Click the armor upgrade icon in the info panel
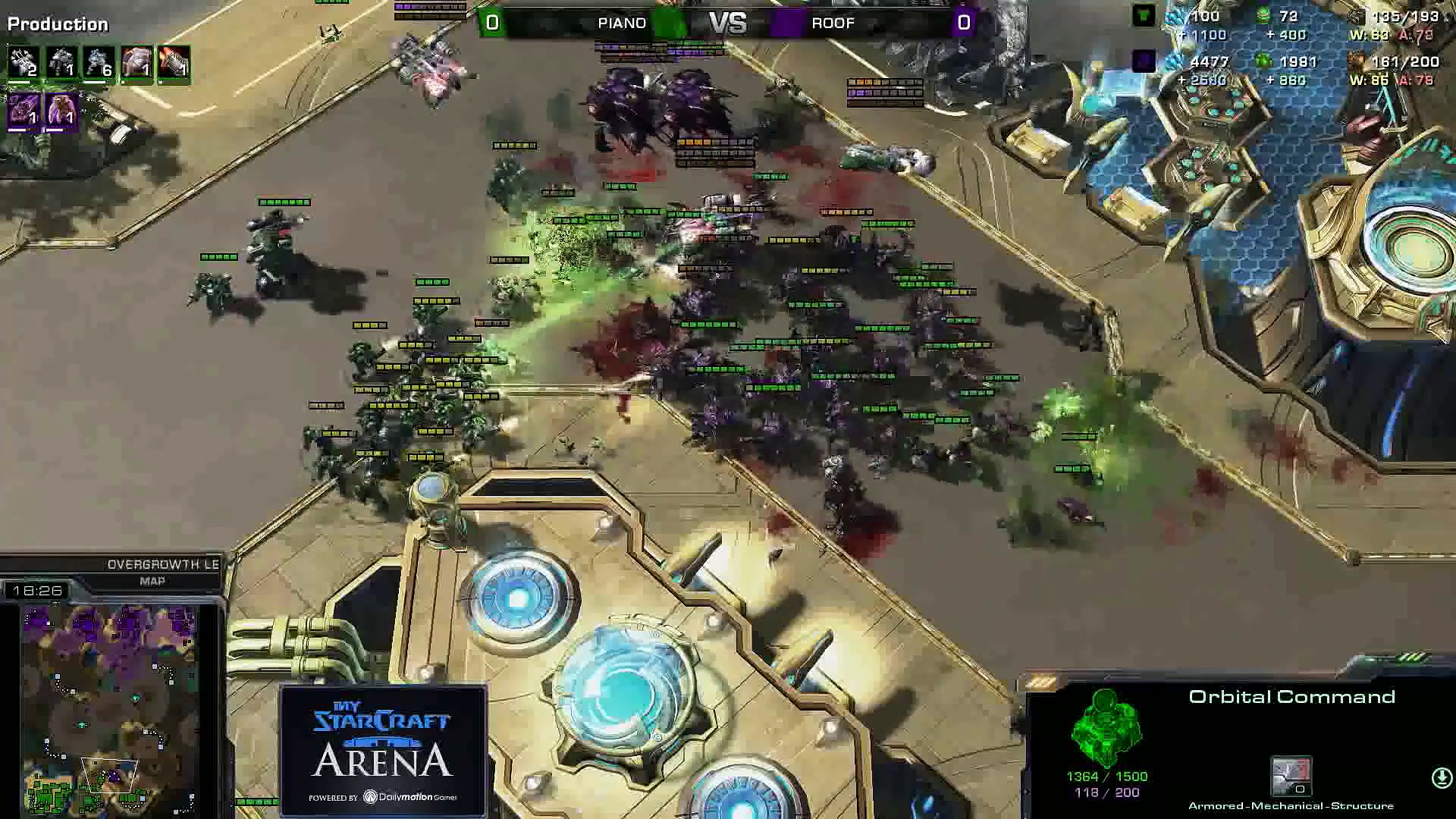1456x819 pixels. 1291,777
